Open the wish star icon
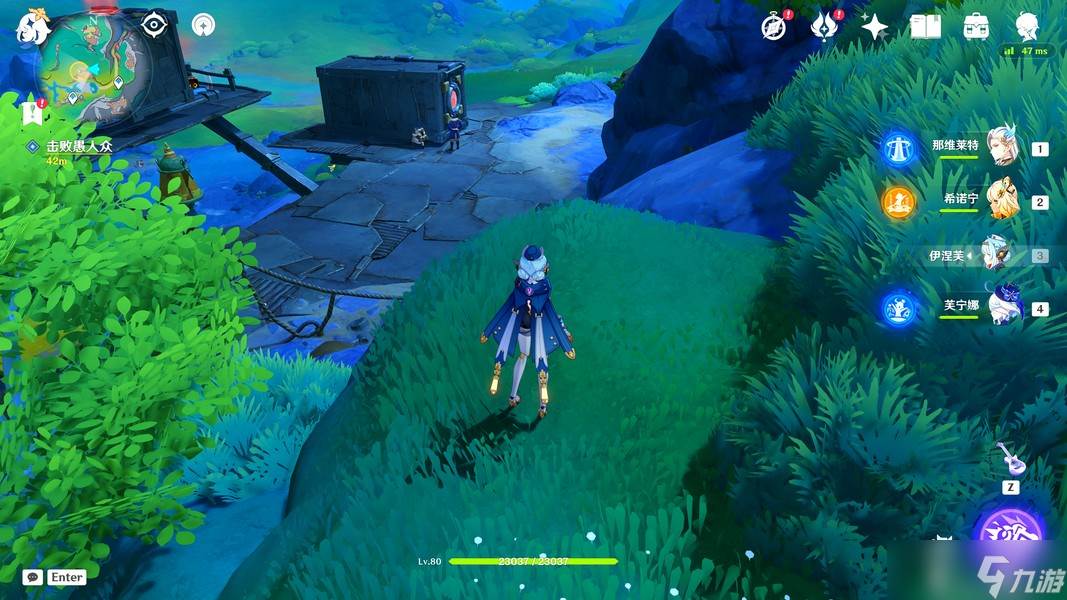The width and height of the screenshot is (1067, 600). click(874, 27)
